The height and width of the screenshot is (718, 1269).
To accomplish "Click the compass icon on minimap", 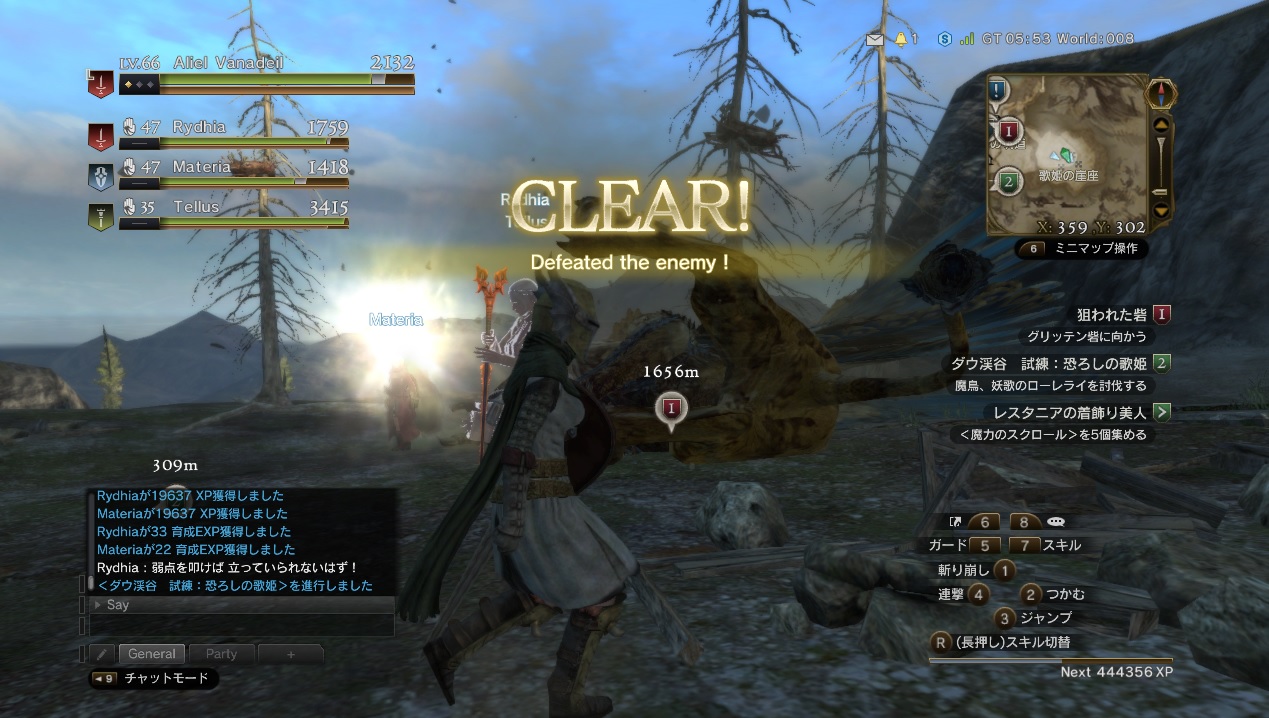I will tap(1161, 94).
